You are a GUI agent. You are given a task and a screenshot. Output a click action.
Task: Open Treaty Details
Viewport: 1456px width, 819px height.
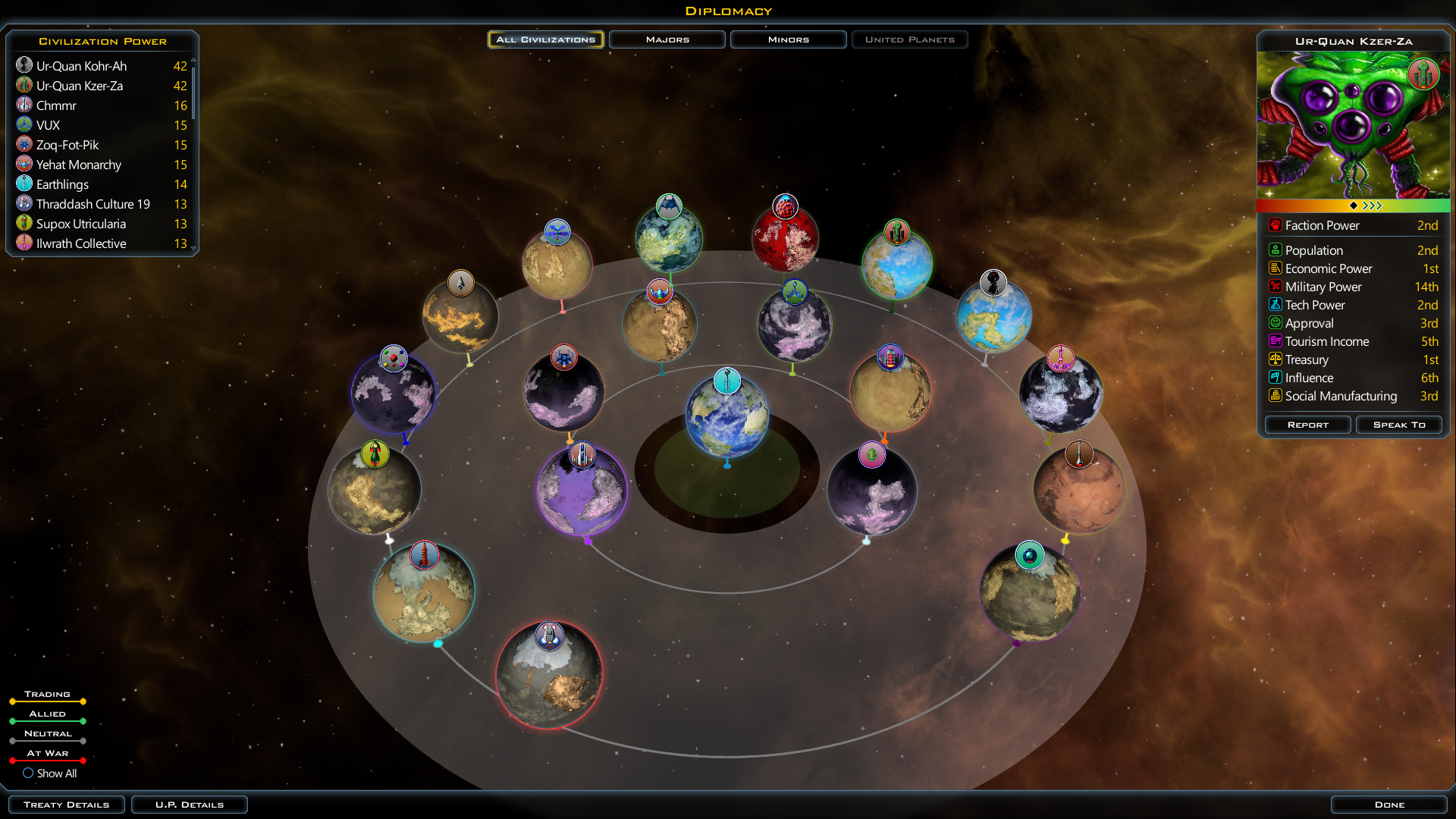[67, 805]
